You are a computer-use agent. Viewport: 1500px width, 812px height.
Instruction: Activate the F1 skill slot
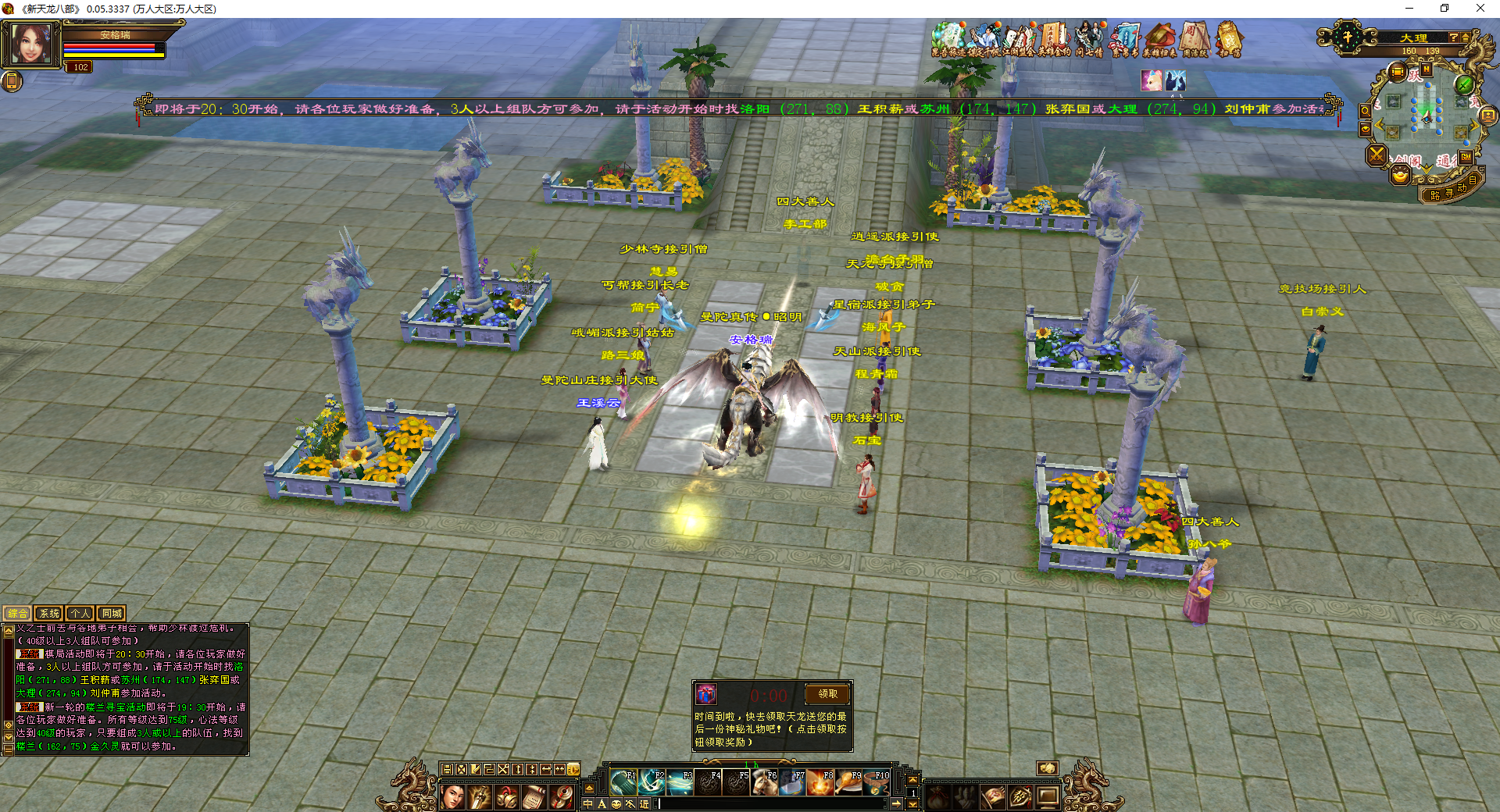(623, 782)
